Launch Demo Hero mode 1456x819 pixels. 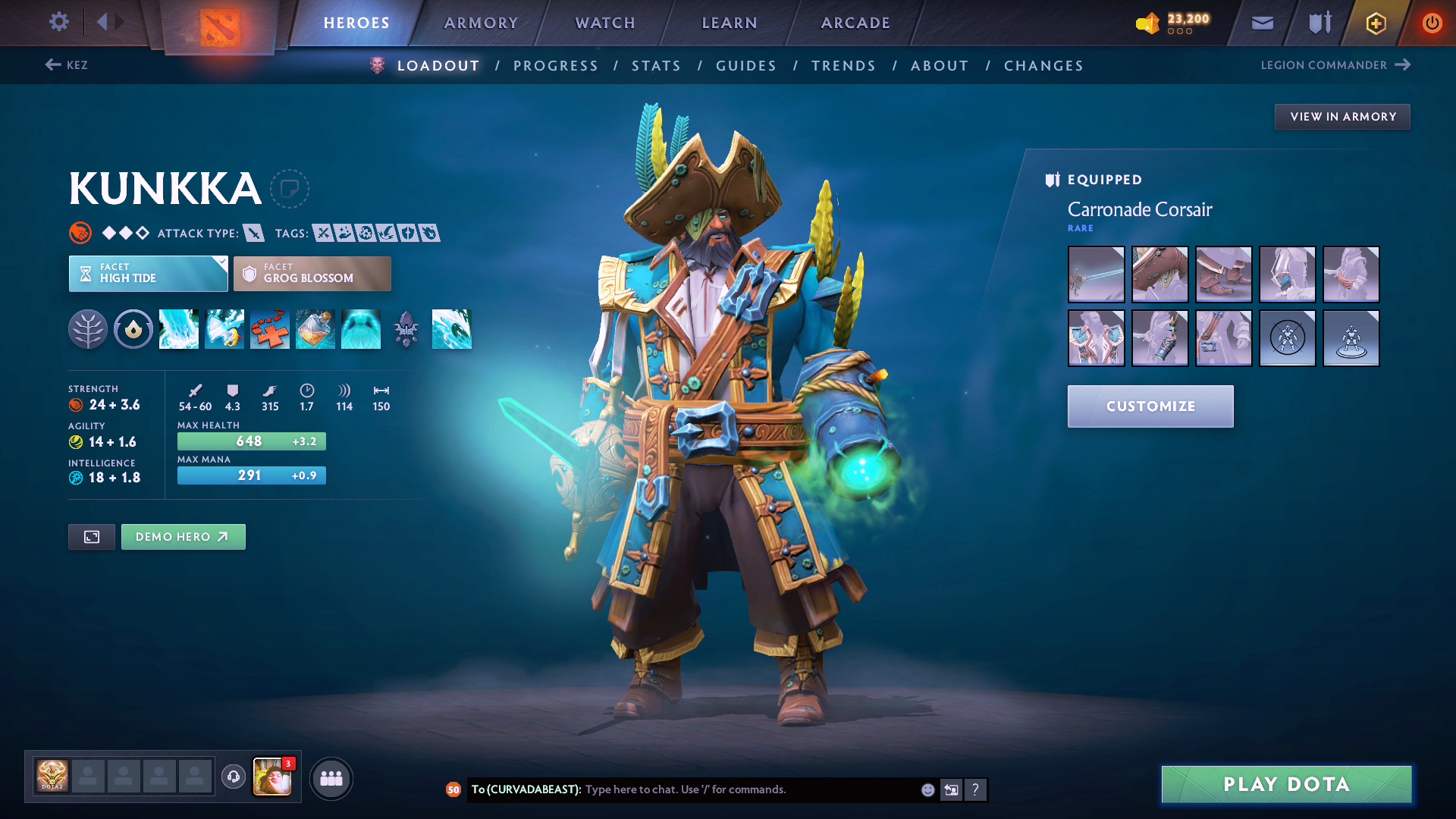coord(183,537)
